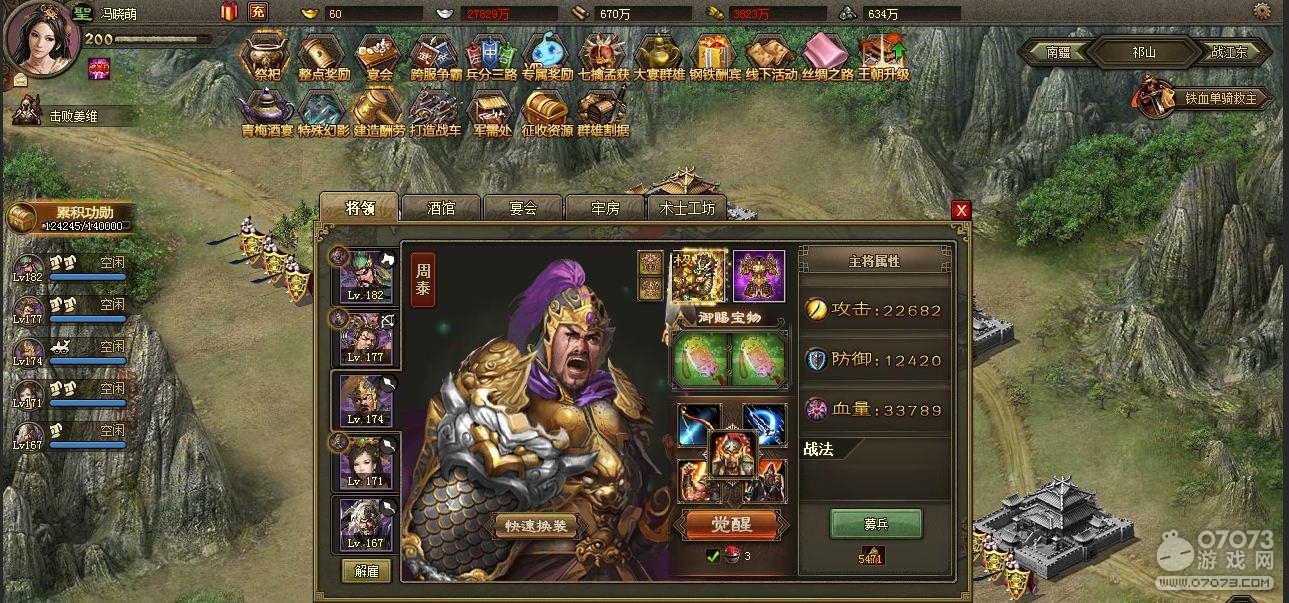The width and height of the screenshot is (1289, 603).
Task: Show the 术士工坊 workshop tab
Action: tap(687, 208)
